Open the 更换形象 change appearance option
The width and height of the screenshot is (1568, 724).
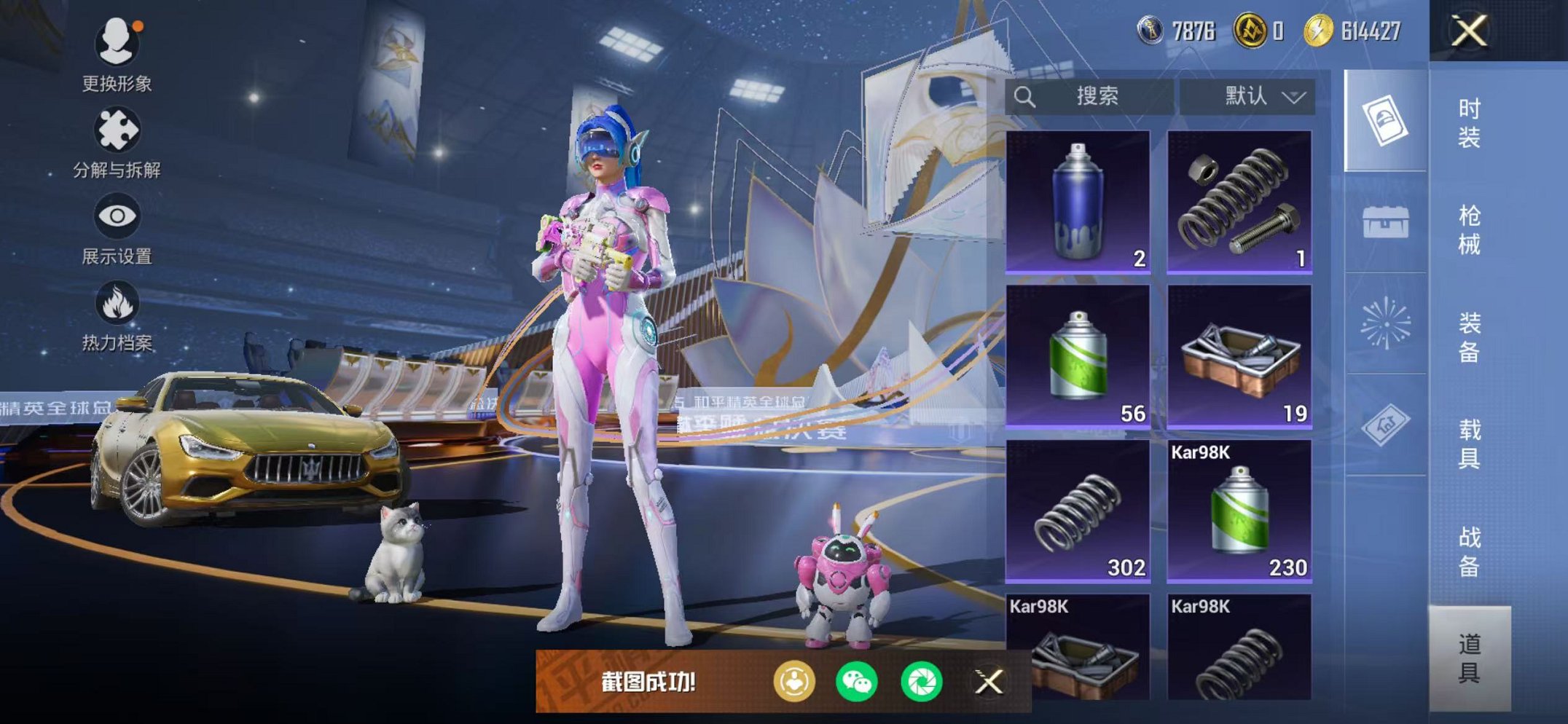click(x=117, y=54)
